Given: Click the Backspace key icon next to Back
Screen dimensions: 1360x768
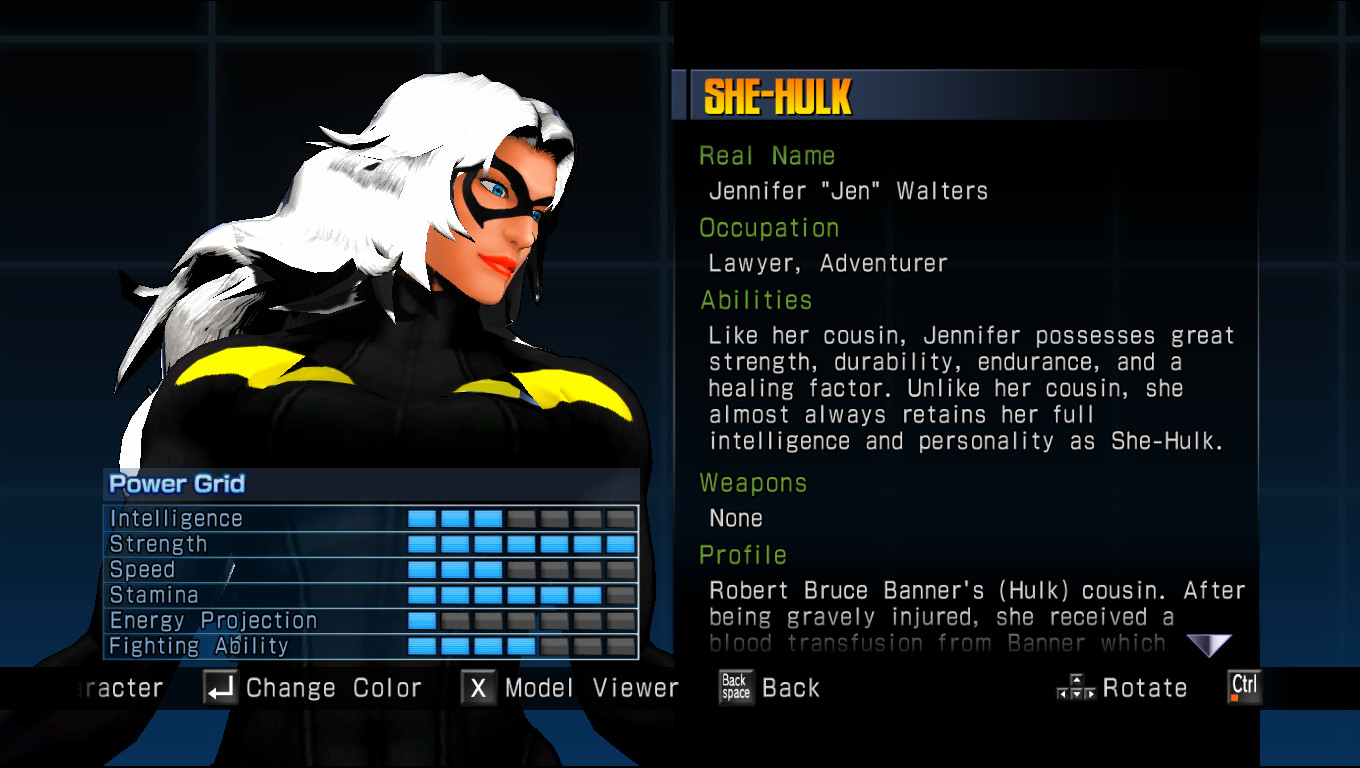Looking at the screenshot, I should coord(735,687).
